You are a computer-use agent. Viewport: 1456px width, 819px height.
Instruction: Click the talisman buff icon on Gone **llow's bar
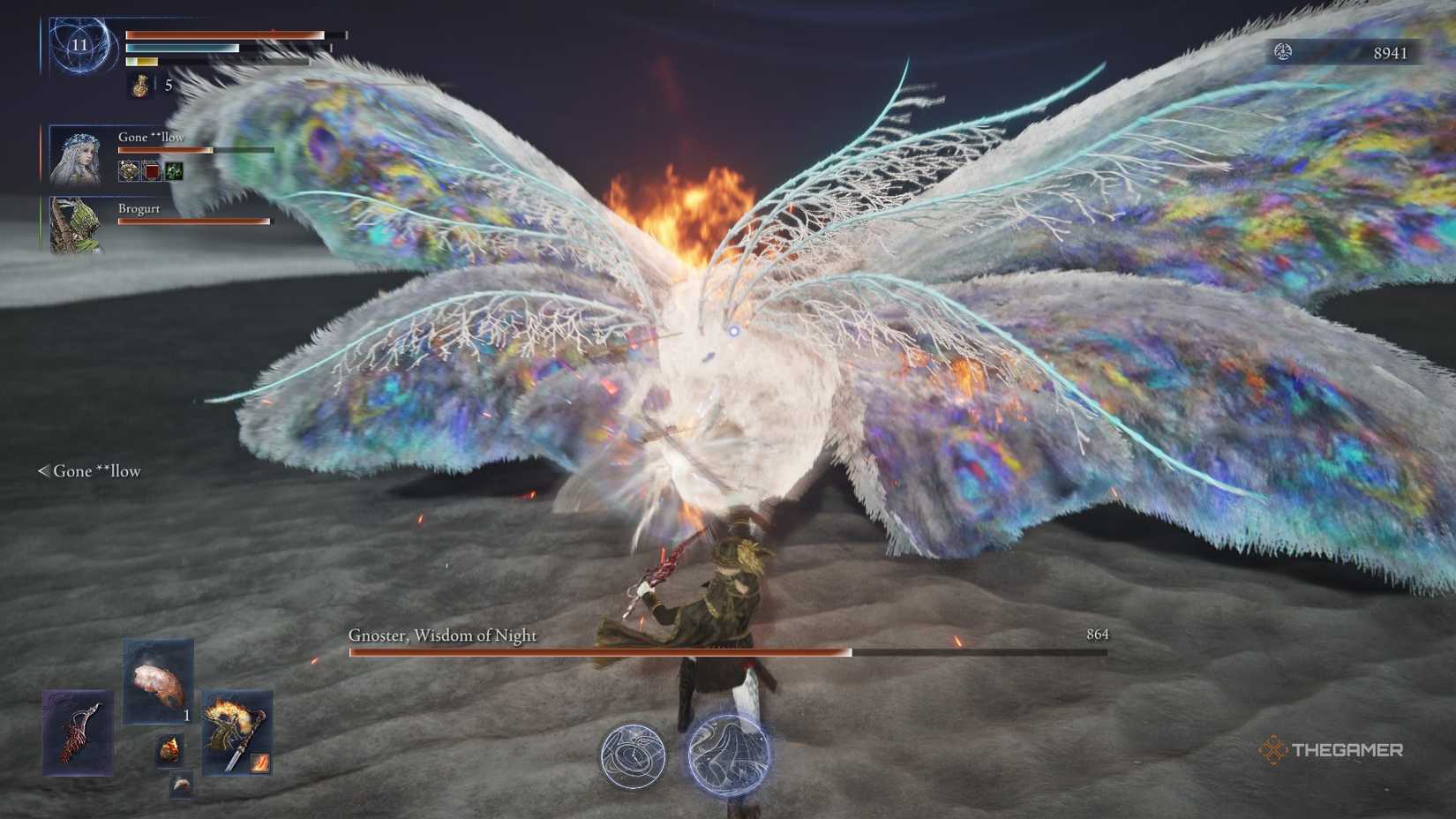click(x=127, y=170)
